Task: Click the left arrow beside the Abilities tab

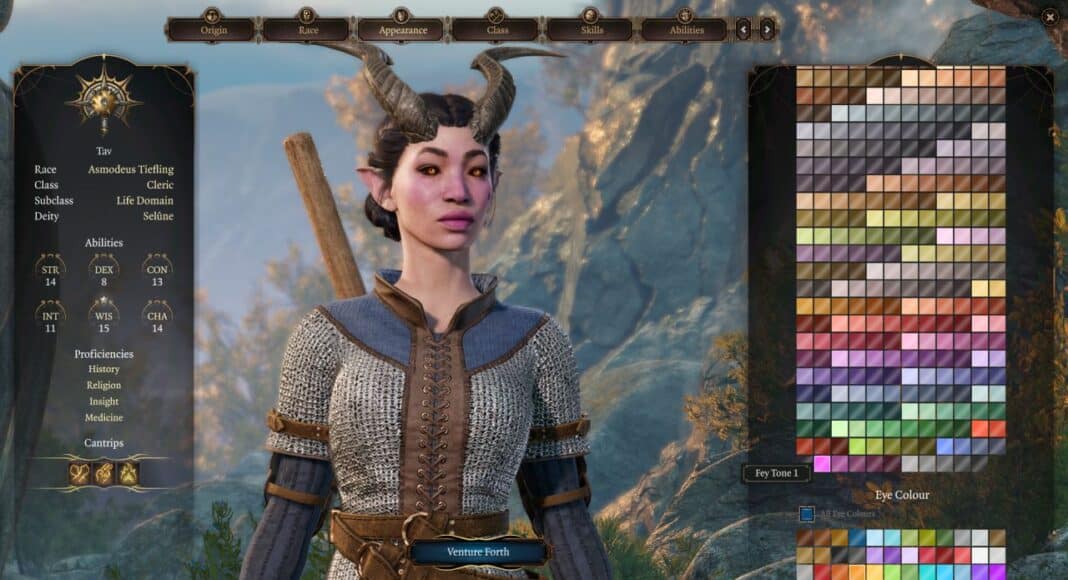Action: pos(743,30)
